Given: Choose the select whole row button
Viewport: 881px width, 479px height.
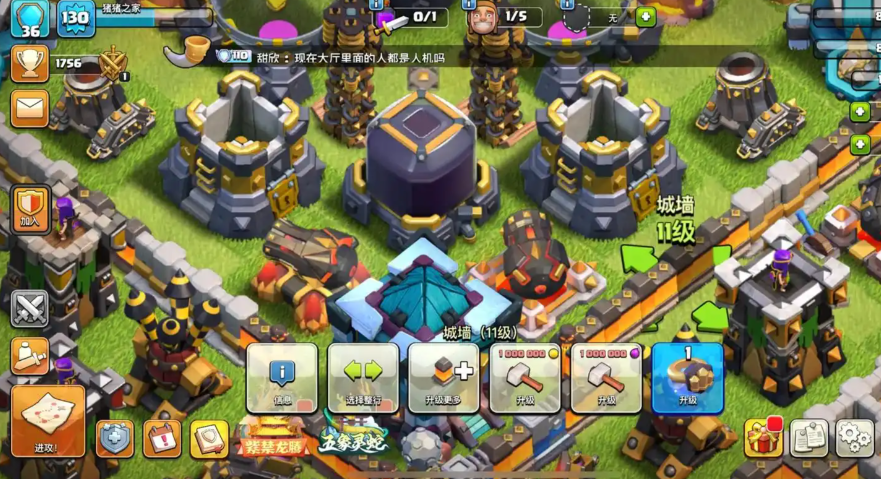Looking at the screenshot, I should click(363, 378).
